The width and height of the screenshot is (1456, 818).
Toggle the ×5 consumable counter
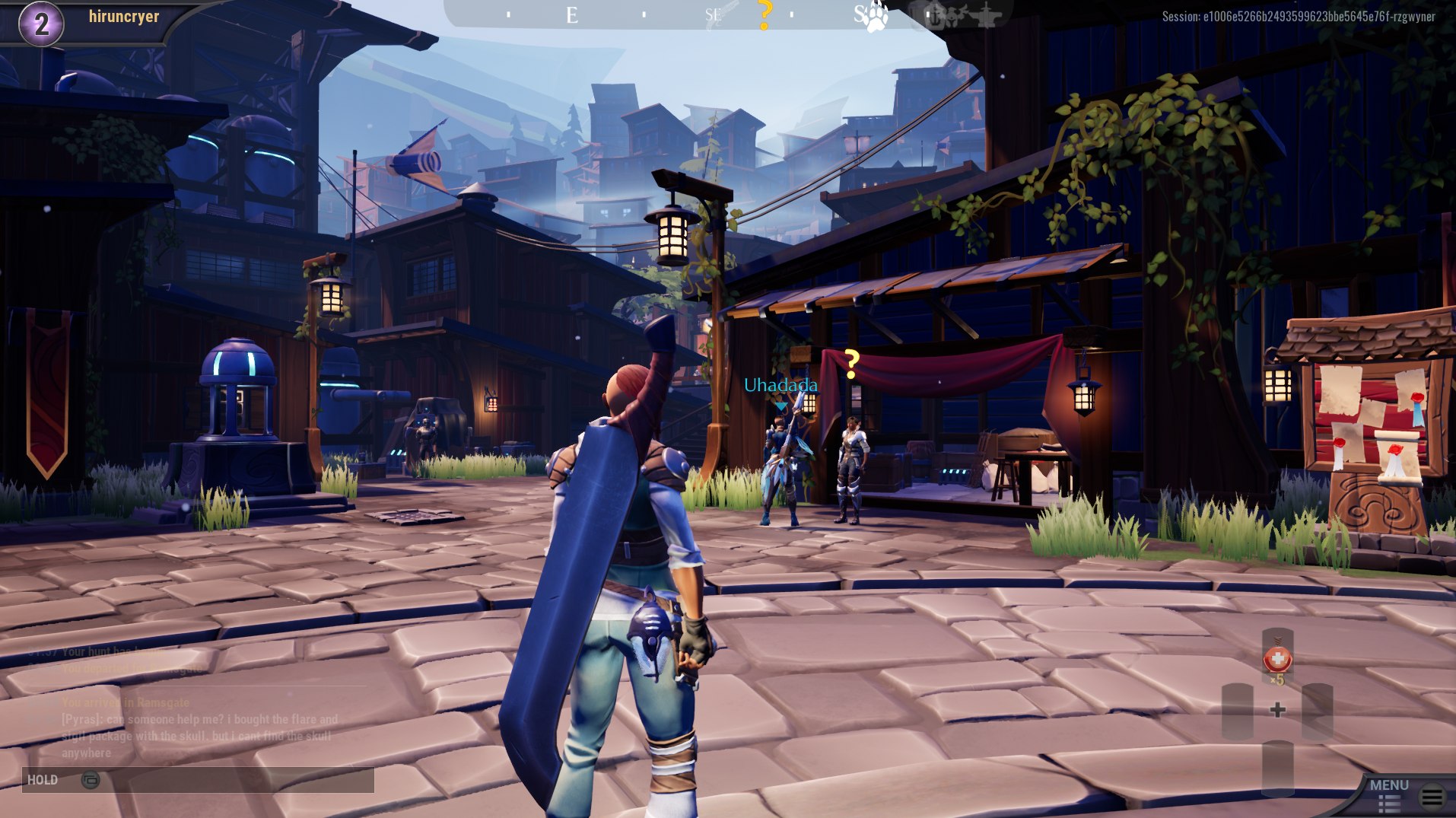[x=1278, y=679]
